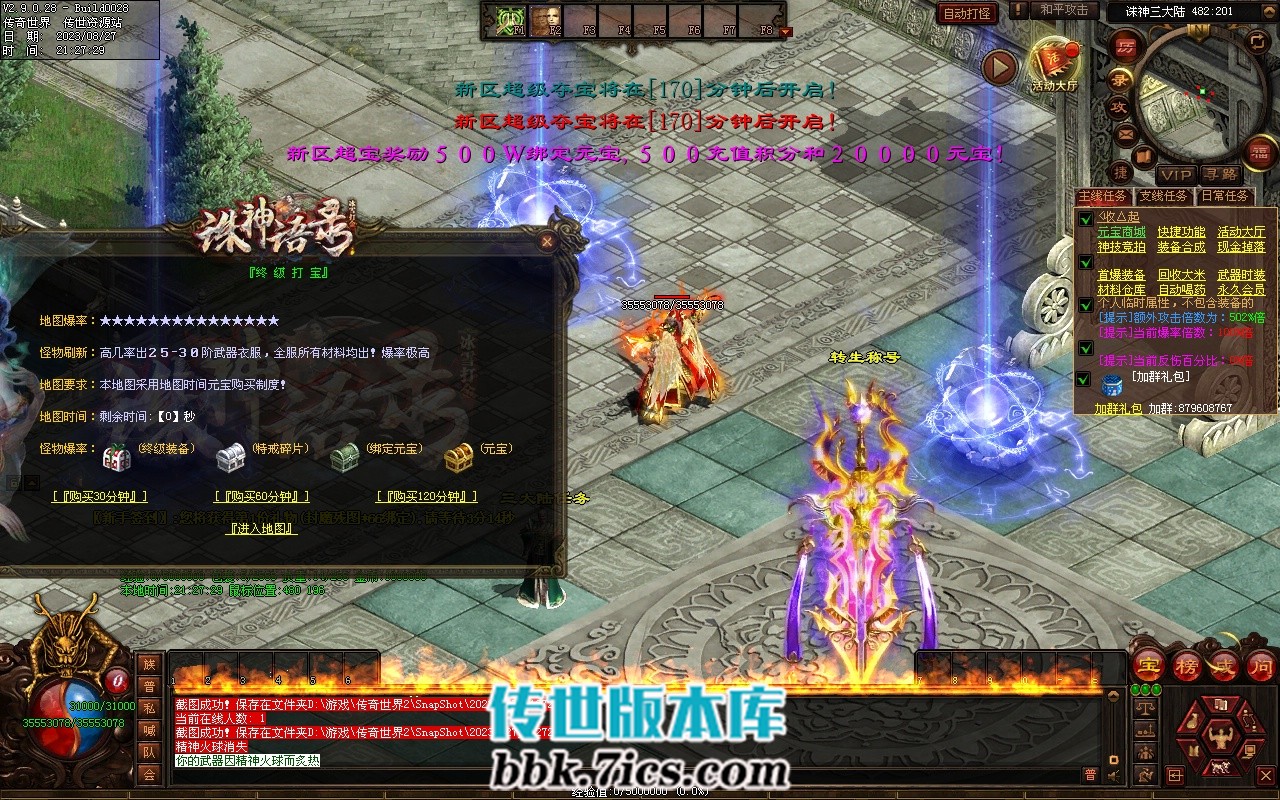Open the 榜 ranking button
The image size is (1280, 800).
click(x=1187, y=666)
